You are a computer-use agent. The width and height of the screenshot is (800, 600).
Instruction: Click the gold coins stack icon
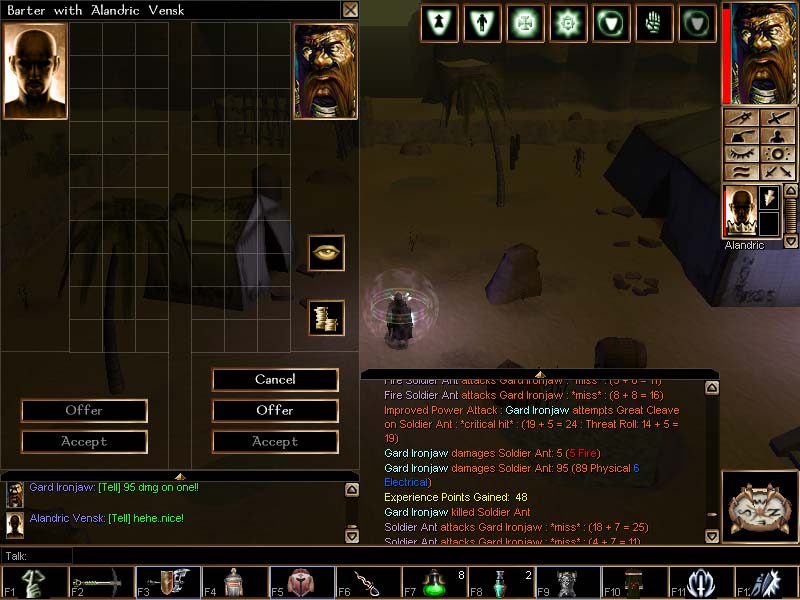pos(326,317)
